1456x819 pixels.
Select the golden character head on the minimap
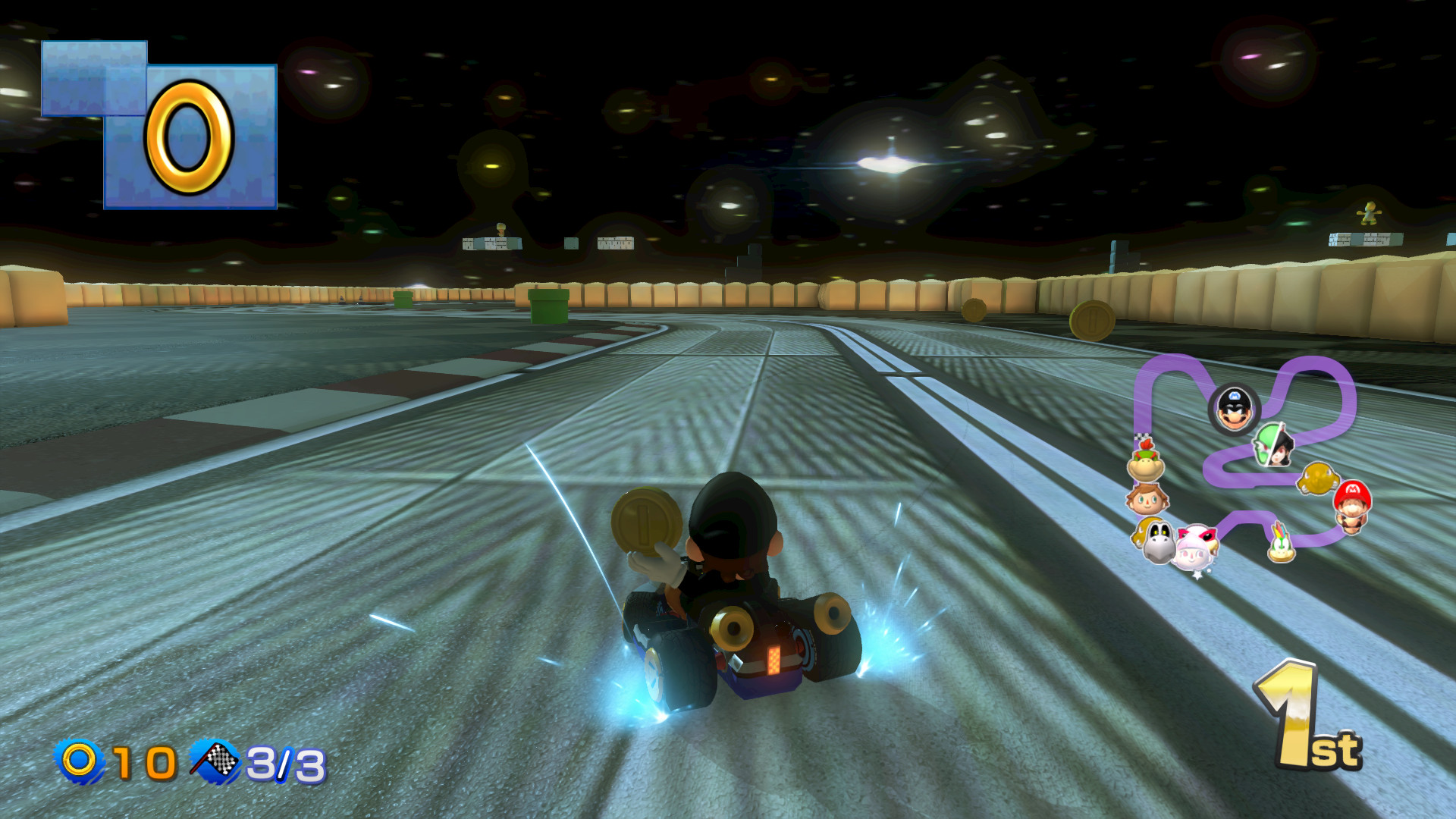(x=1318, y=479)
